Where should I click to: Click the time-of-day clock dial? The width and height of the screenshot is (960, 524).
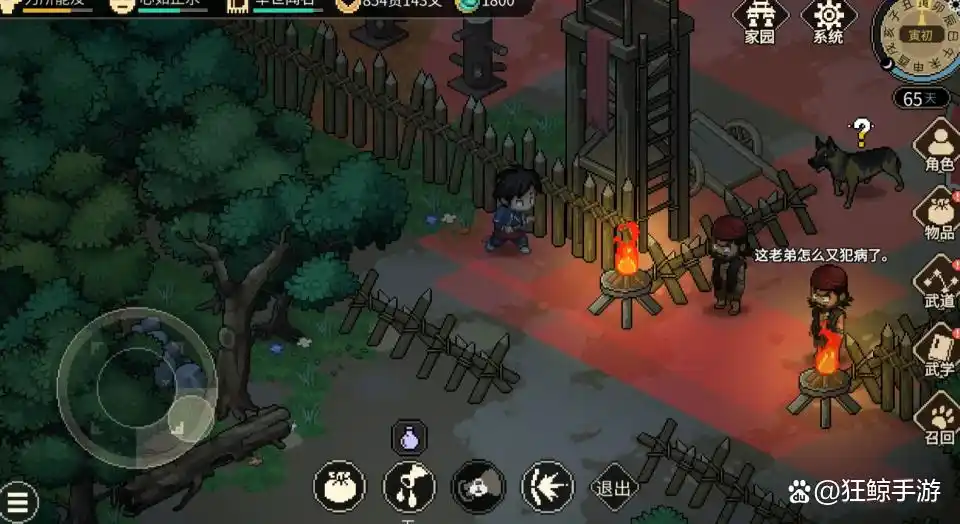(x=920, y=35)
